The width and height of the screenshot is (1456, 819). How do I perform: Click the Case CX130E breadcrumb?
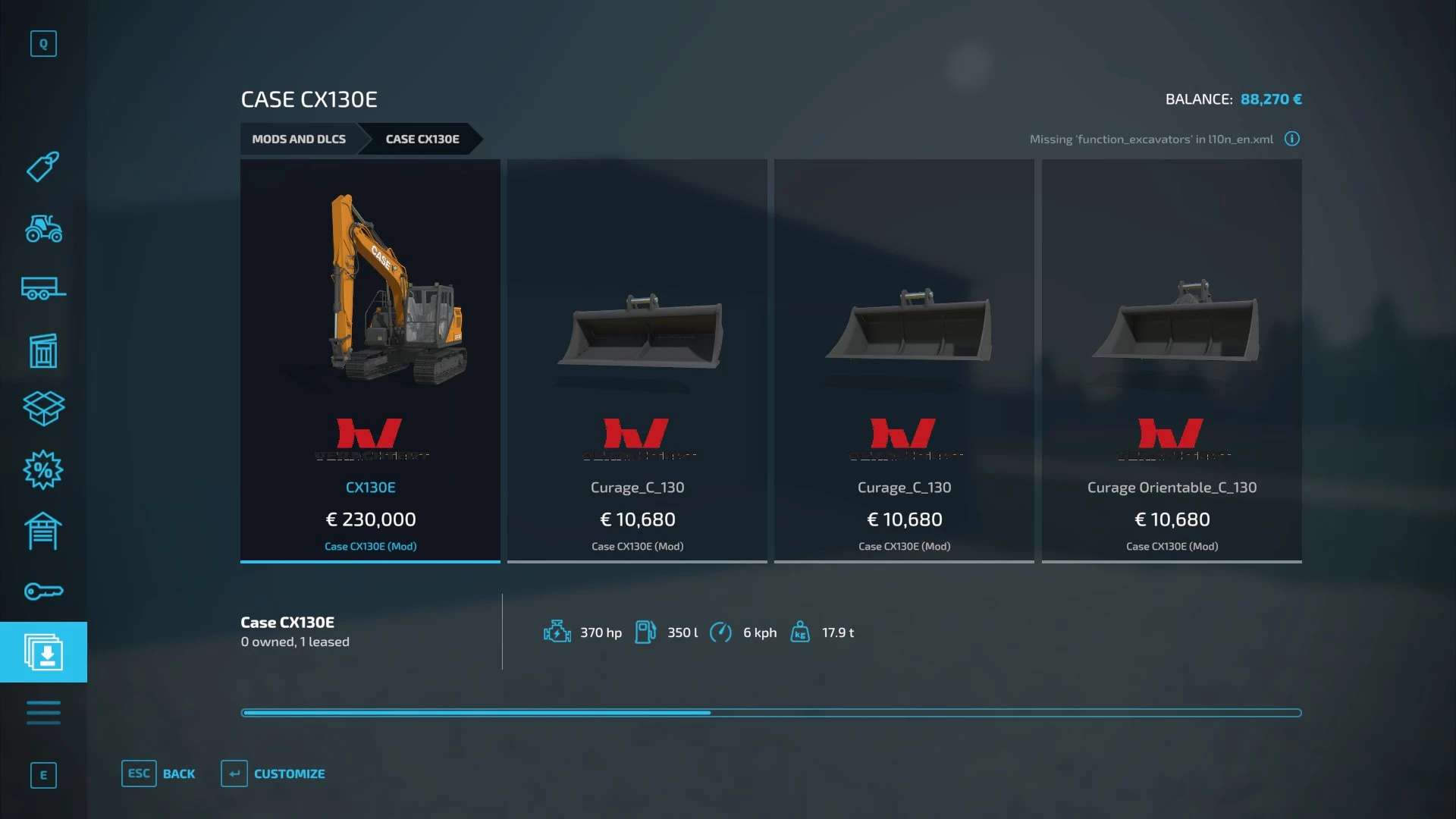point(422,139)
